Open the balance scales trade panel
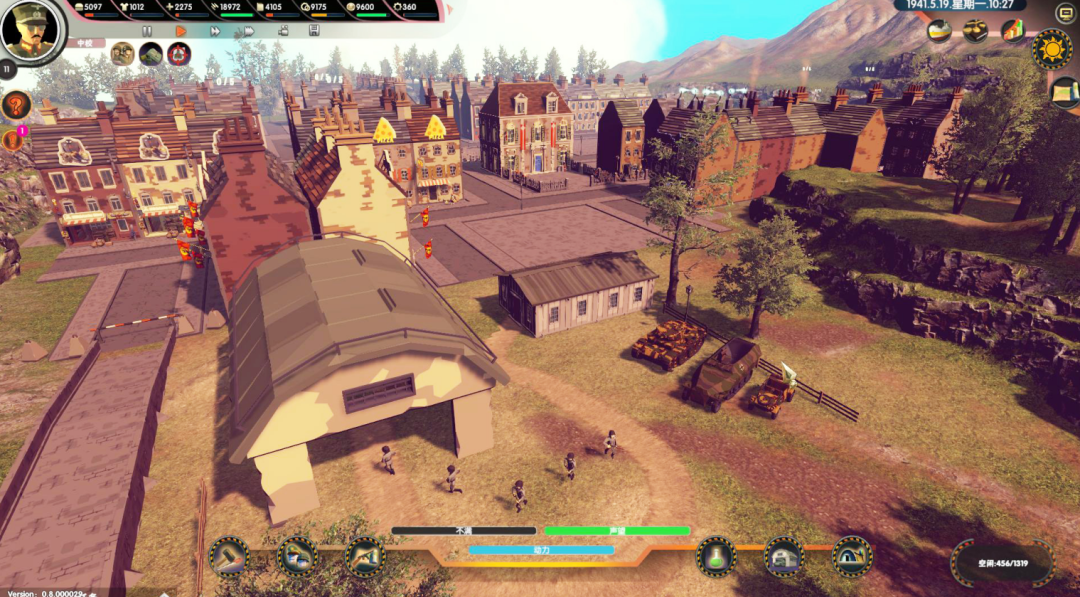Image resolution: width=1080 pixels, height=597 pixels. 975,31
